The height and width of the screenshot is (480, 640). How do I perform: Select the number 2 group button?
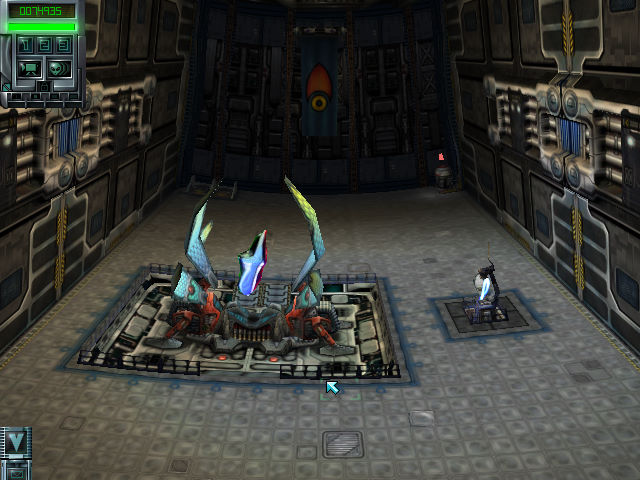click(45, 46)
